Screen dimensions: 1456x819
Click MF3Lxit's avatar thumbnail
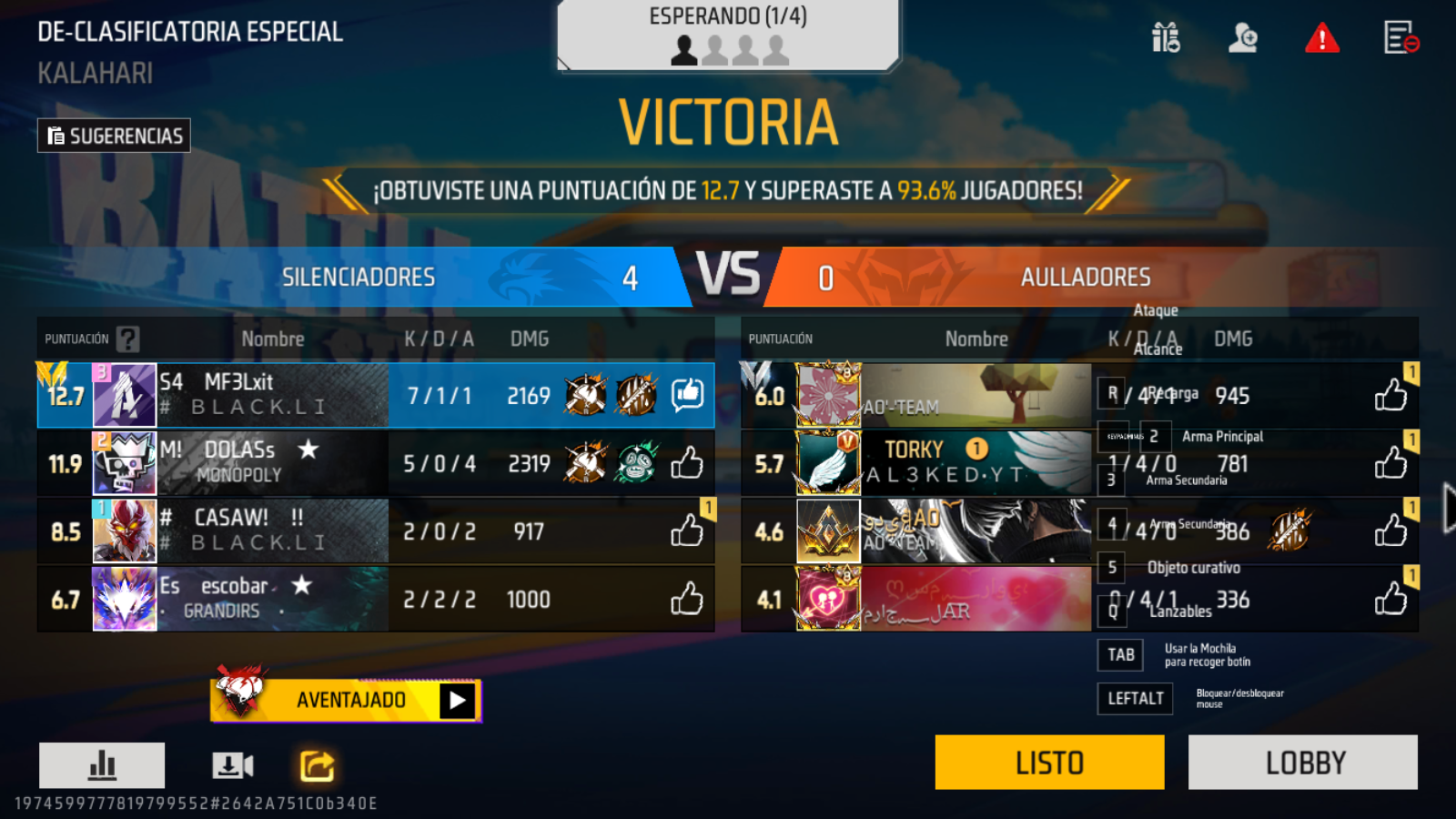tap(124, 394)
